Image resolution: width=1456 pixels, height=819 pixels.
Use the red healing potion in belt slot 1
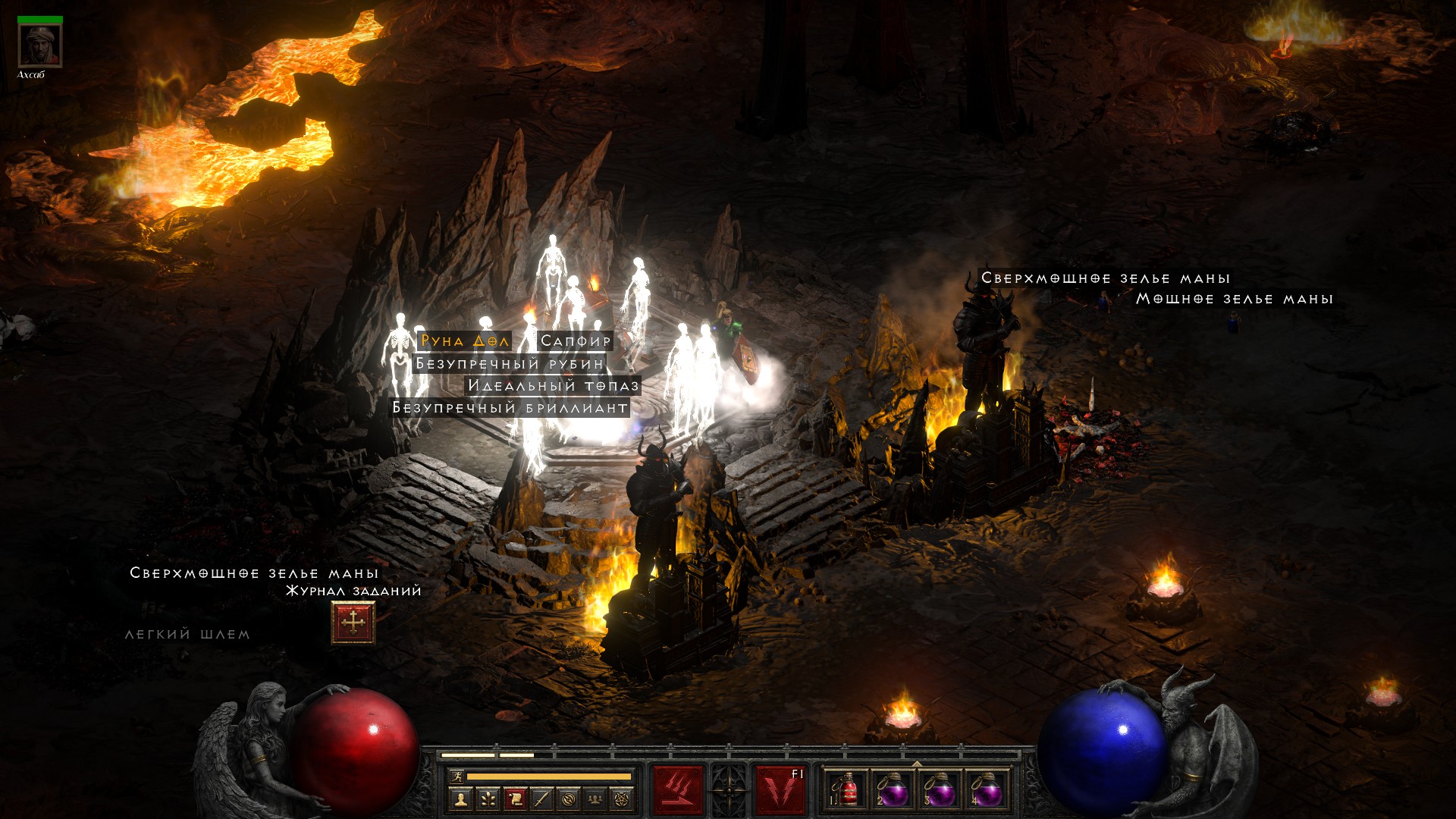coord(846,790)
